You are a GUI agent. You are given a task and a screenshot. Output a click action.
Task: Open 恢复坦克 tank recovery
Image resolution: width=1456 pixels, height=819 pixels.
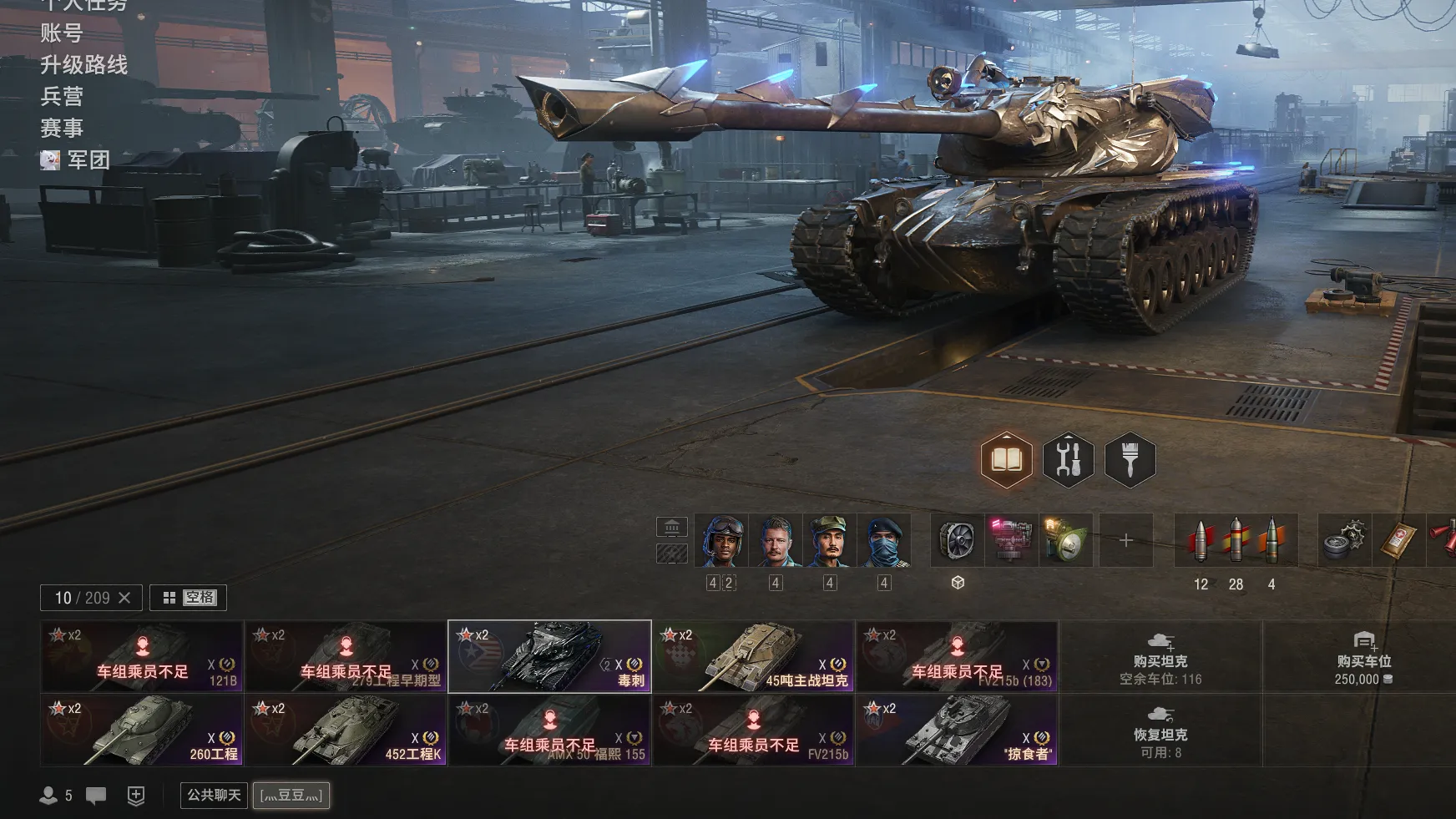[x=1160, y=731]
